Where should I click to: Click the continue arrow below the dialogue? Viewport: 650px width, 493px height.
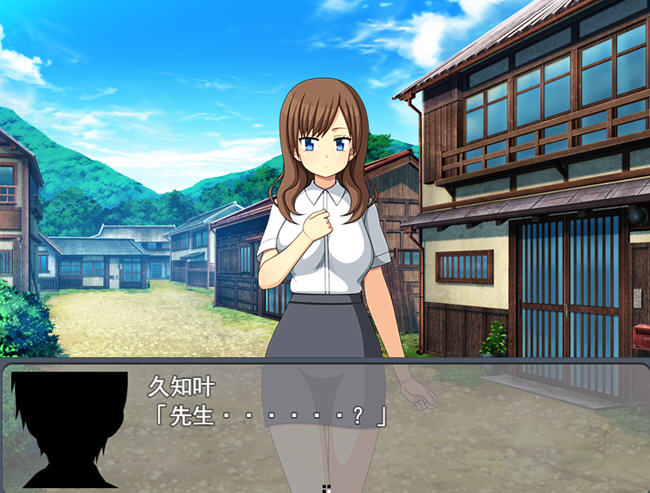click(325, 488)
